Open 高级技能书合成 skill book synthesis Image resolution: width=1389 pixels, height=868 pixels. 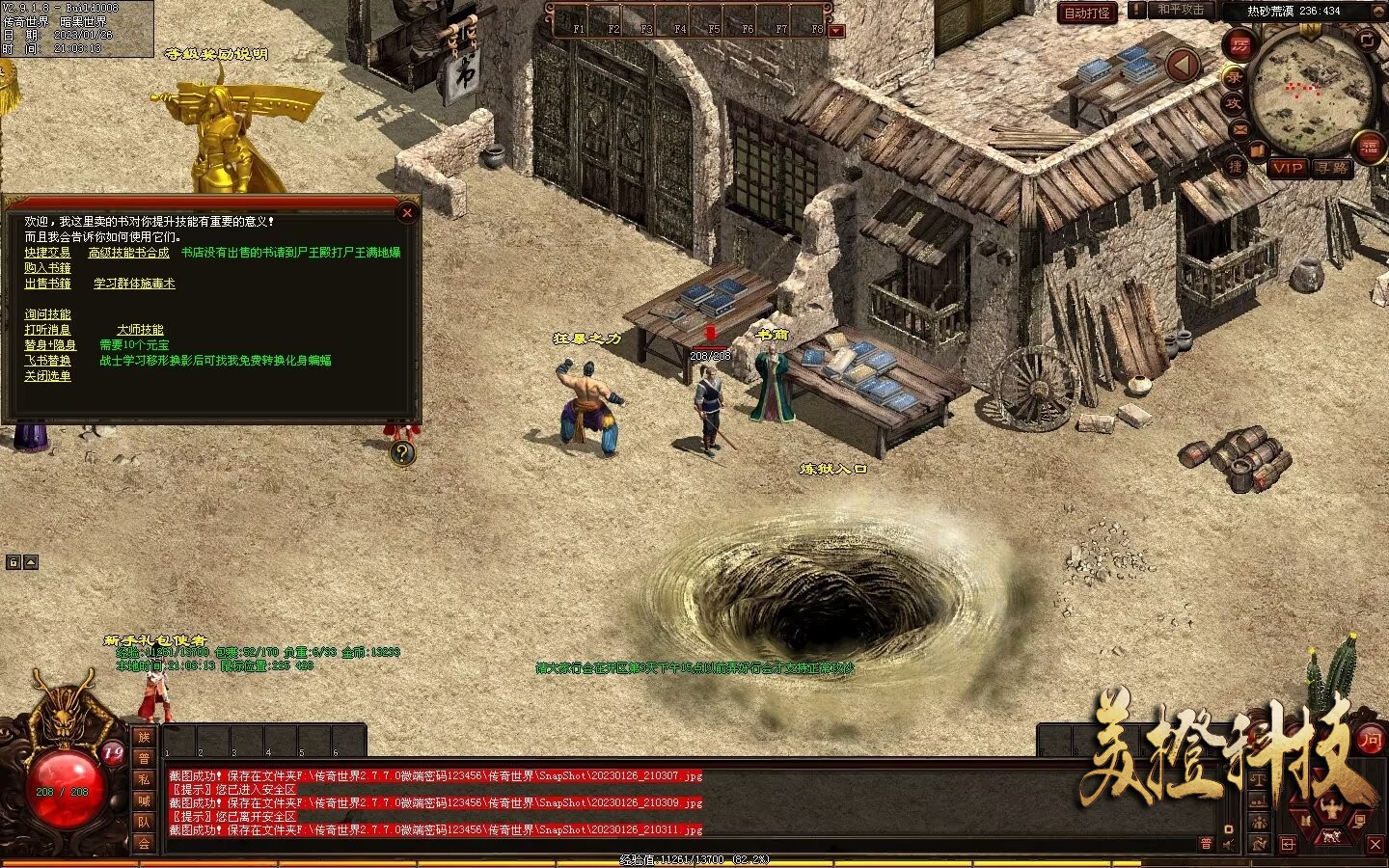[x=128, y=253]
